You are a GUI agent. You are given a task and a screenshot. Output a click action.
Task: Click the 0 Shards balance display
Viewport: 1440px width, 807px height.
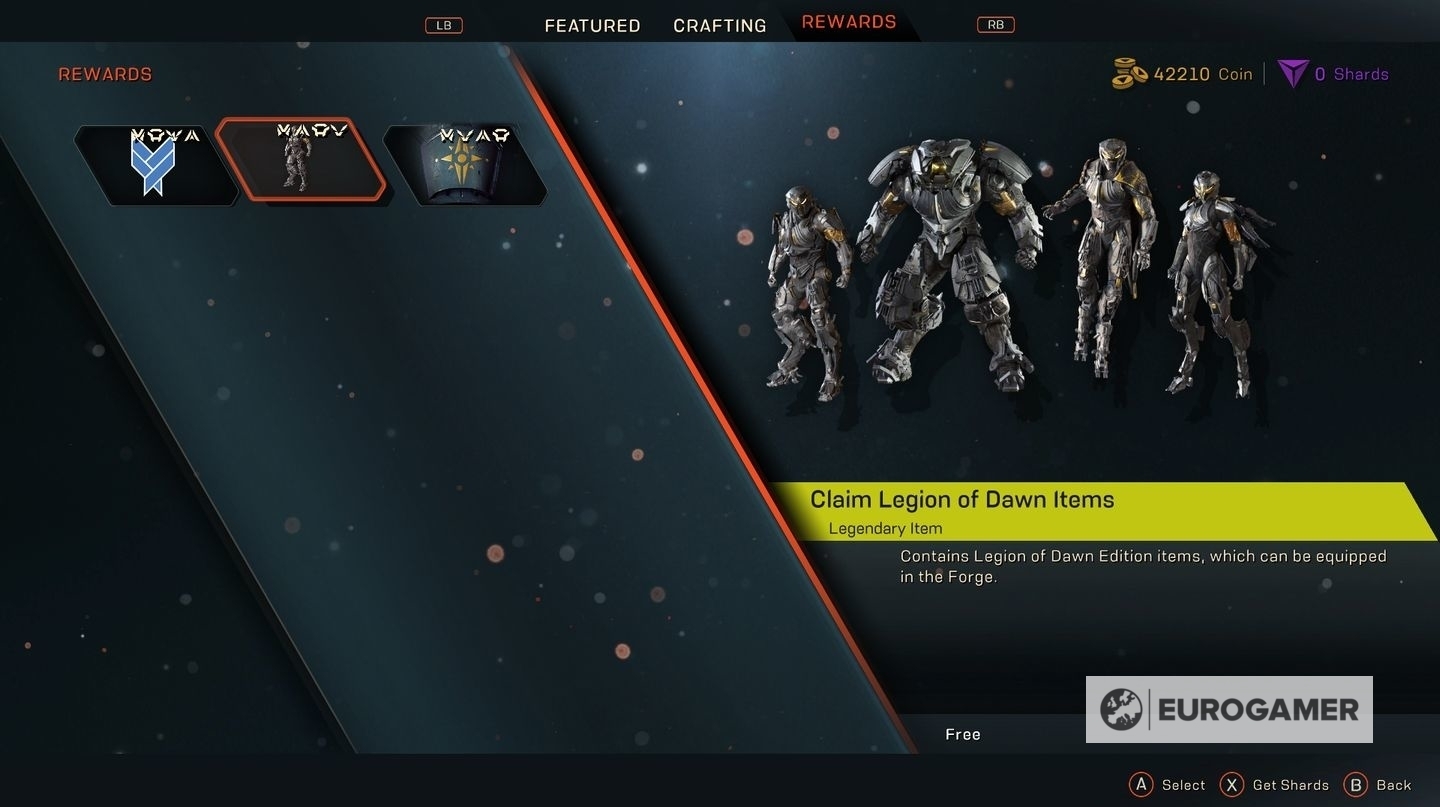point(1350,73)
